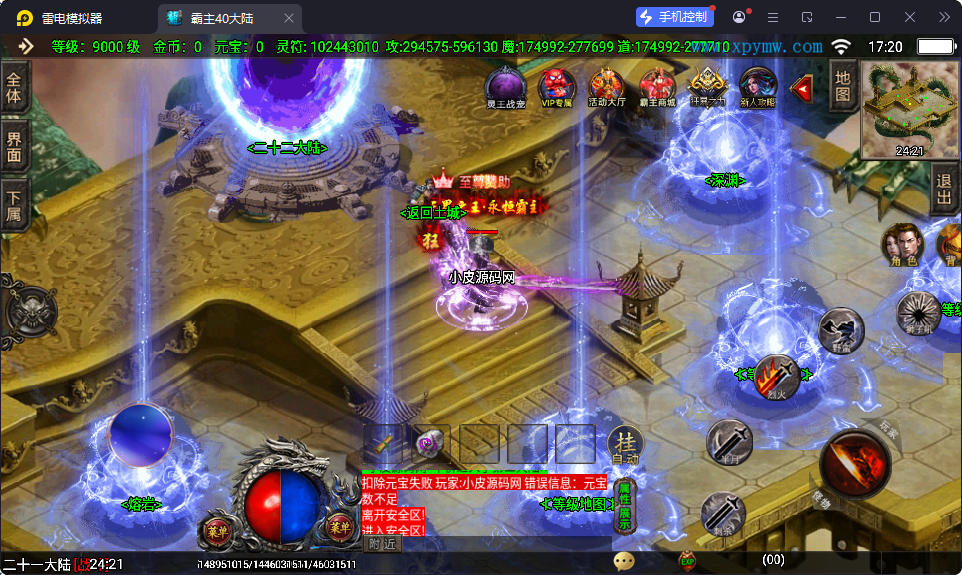Click the 退出 exit button
The height and width of the screenshot is (575, 962).
[943, 187]
